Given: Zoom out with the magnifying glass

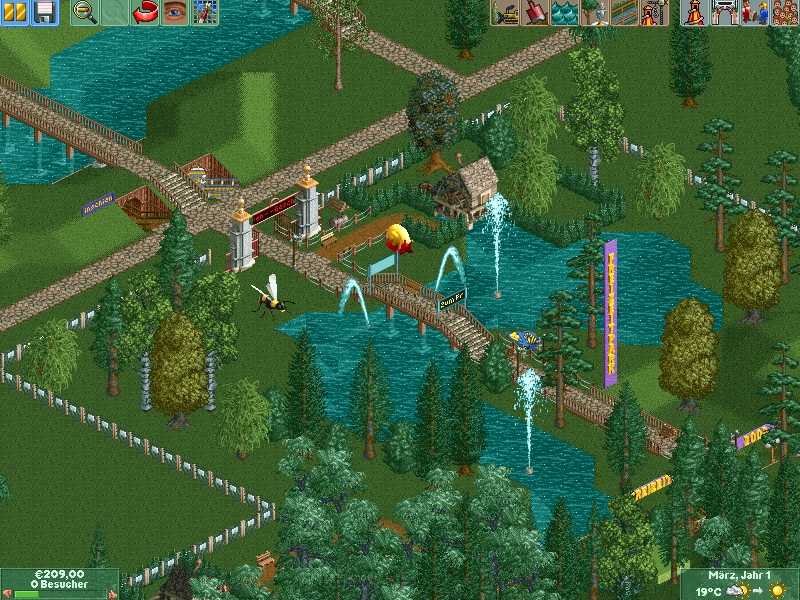Looking at the screenshot, I should point(85,12).
